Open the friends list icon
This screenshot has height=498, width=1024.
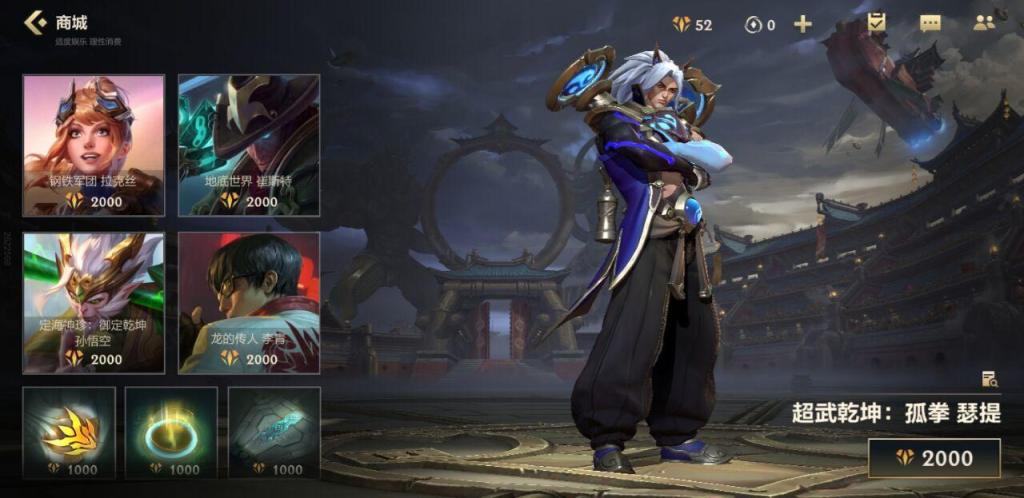tap(984, 23)
